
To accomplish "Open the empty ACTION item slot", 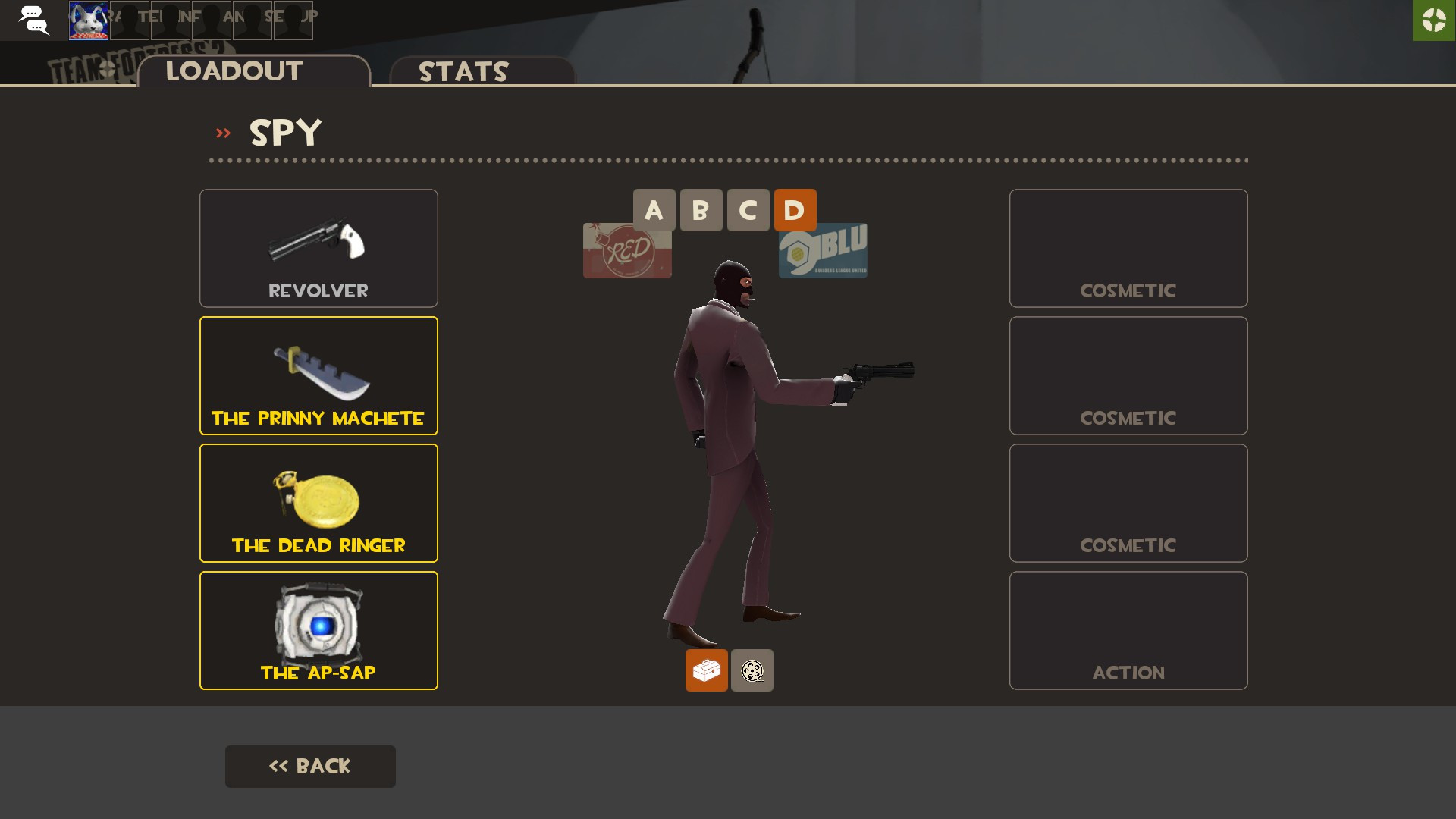I will click(1128, 629).
